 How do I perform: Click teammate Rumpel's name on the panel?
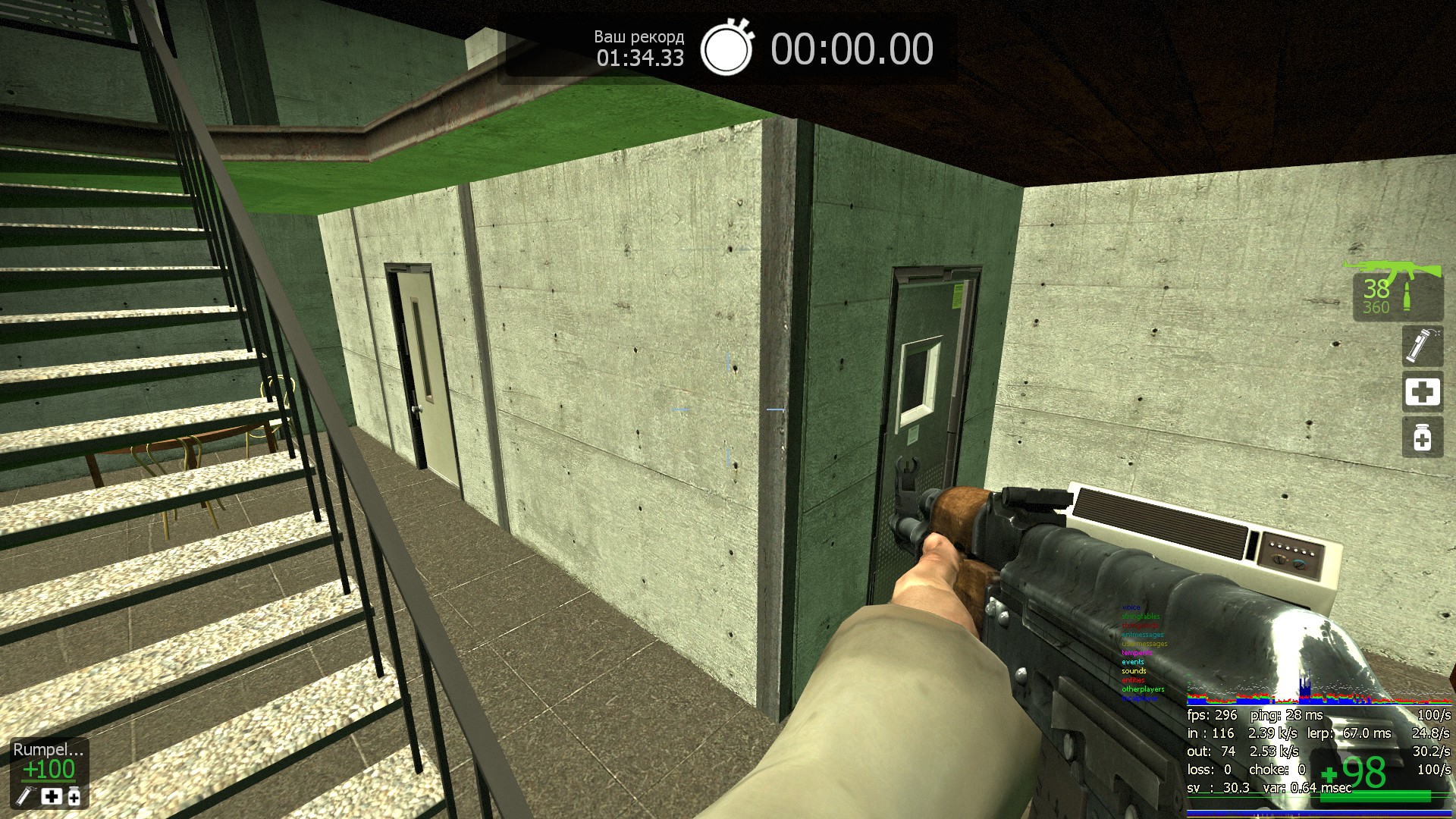tap(49, 749)
